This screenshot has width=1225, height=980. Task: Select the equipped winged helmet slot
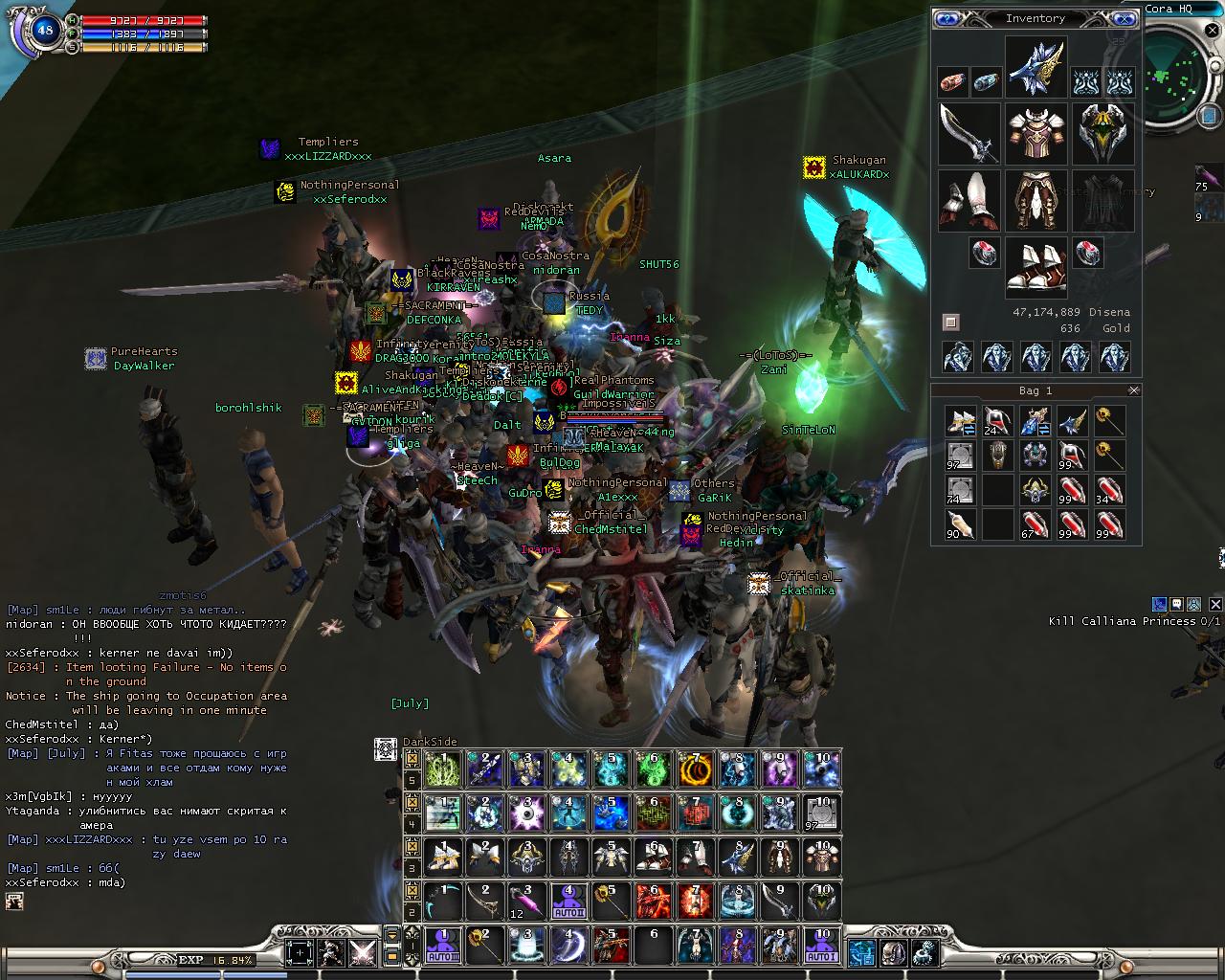tap(1036, 67)
